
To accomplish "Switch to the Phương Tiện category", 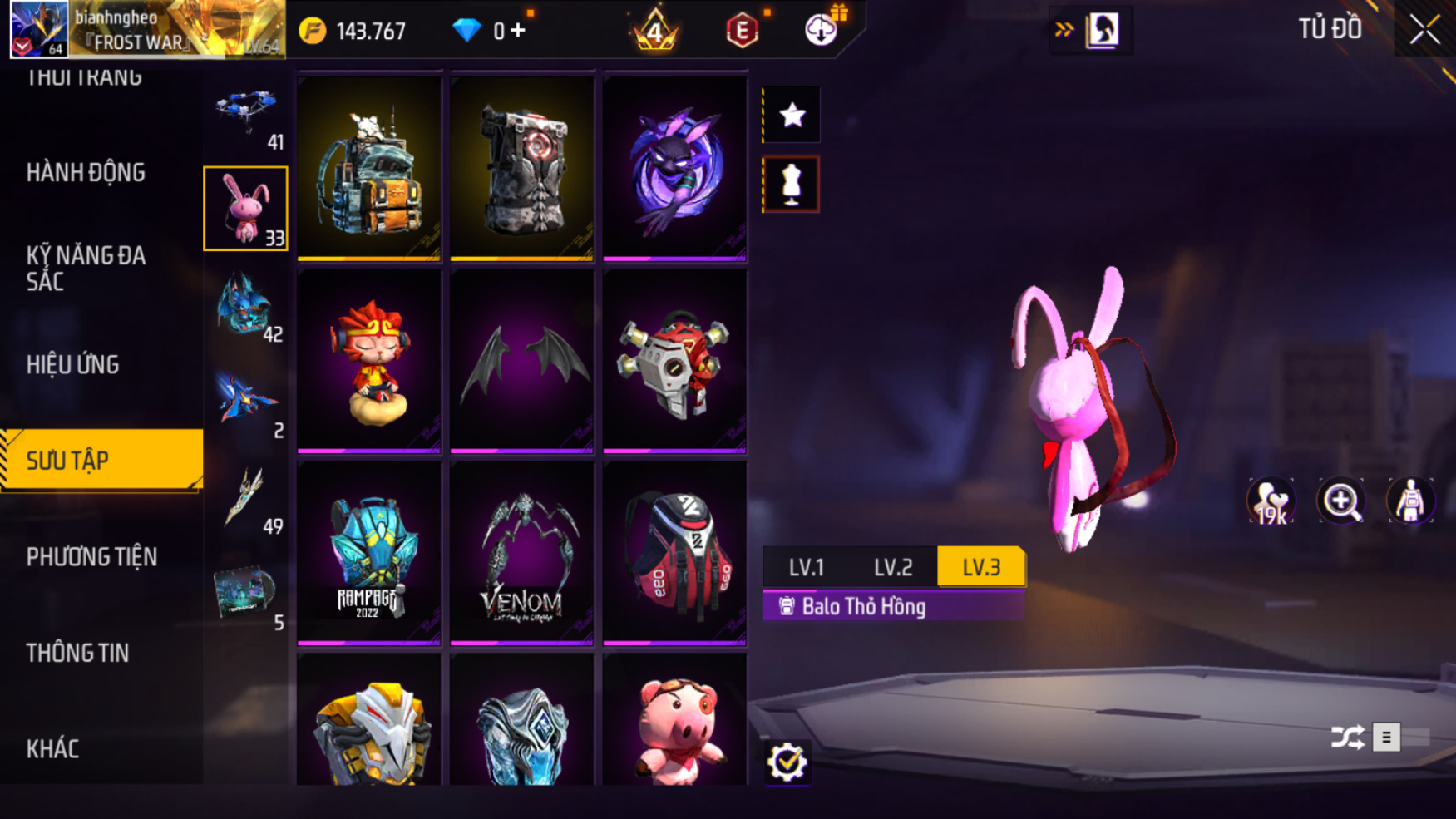I will coord(91,556).
